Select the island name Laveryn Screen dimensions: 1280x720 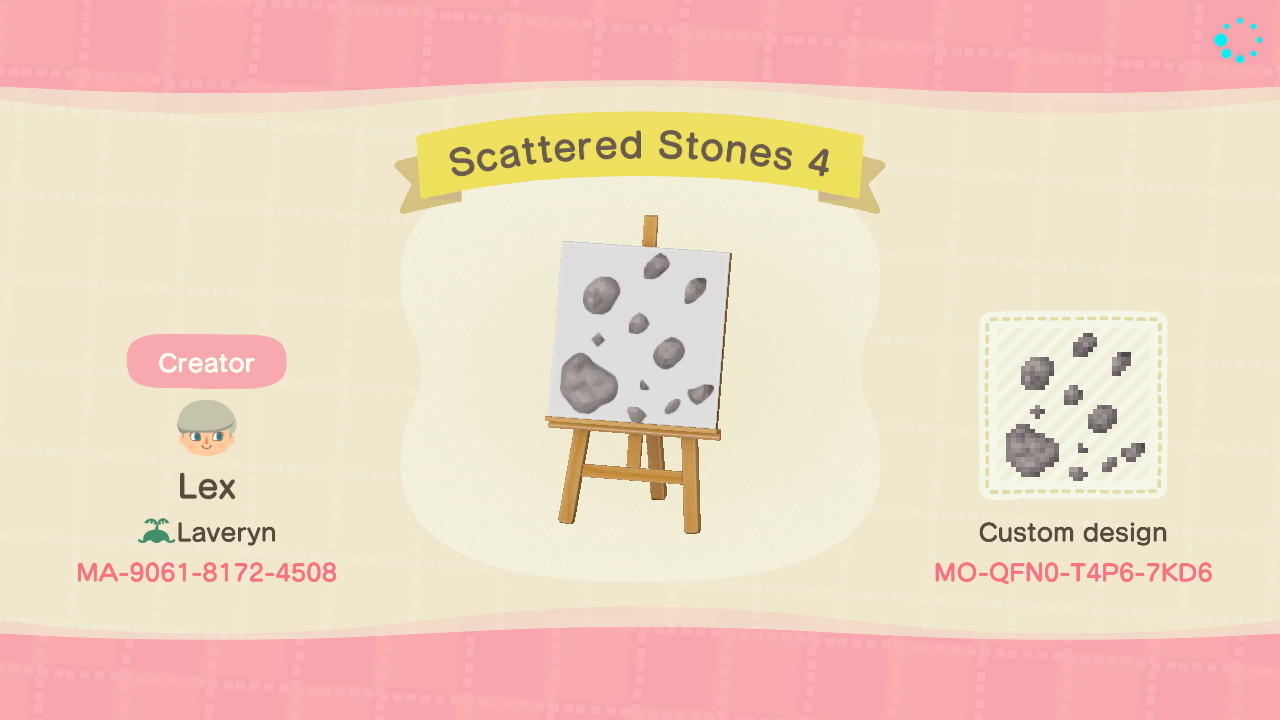(x=224, y=532)
